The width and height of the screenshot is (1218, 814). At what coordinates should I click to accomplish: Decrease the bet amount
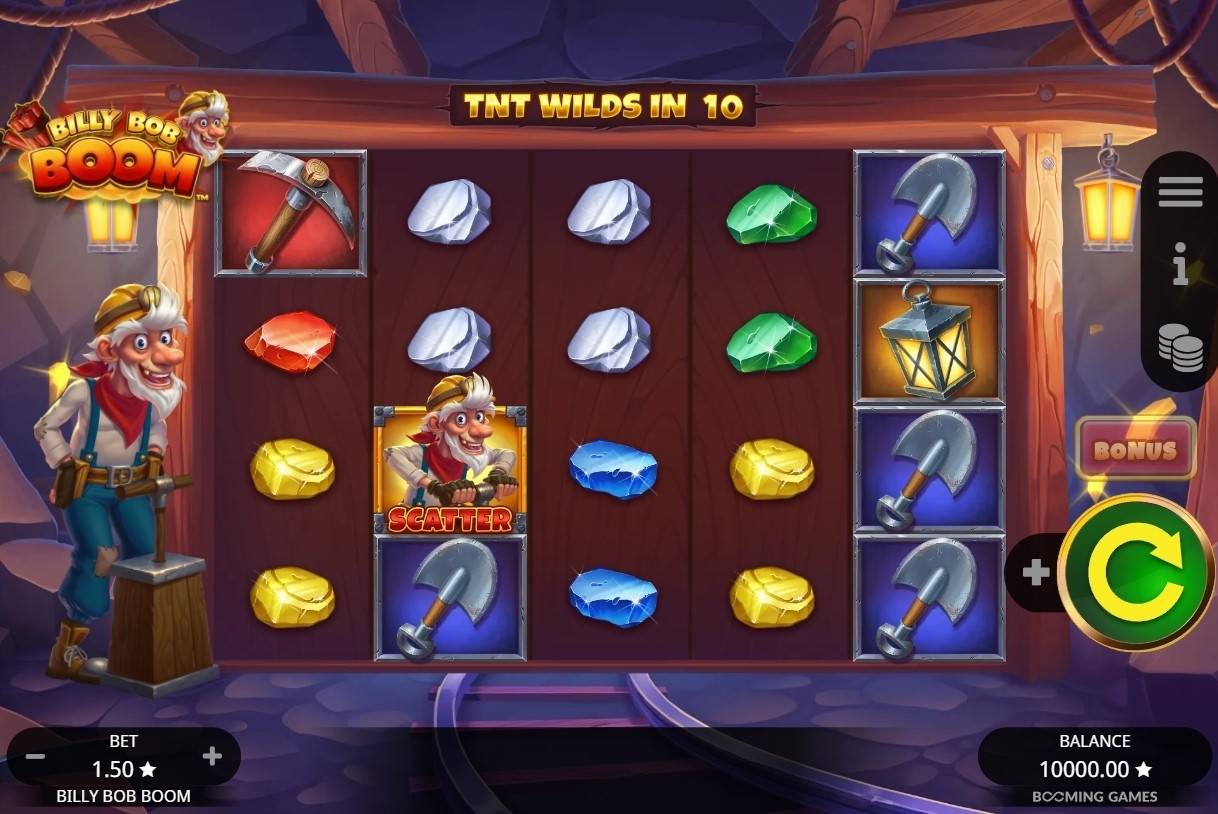coord(35,757)
